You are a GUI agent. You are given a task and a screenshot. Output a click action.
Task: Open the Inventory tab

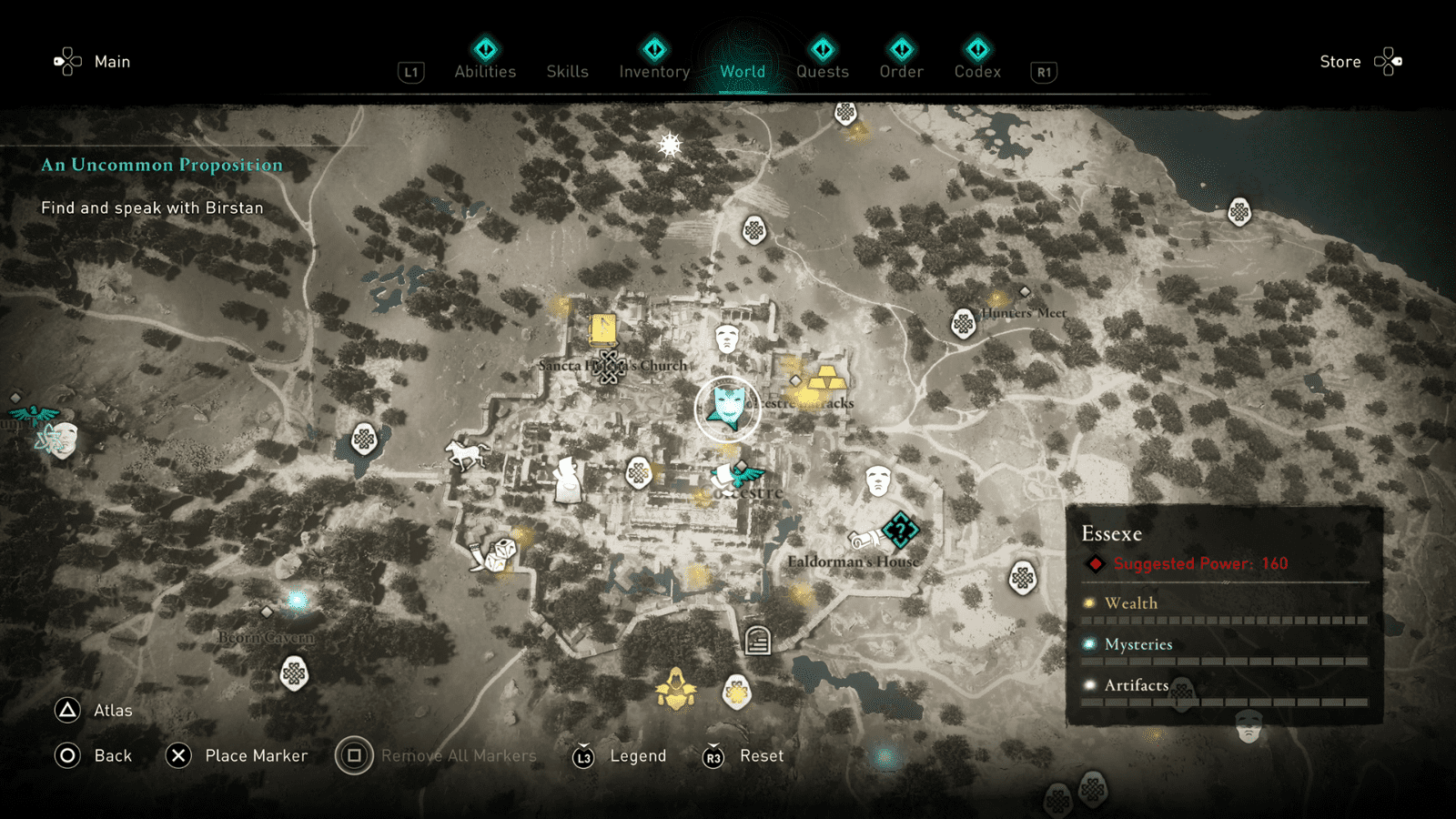[x=653, y=72]
